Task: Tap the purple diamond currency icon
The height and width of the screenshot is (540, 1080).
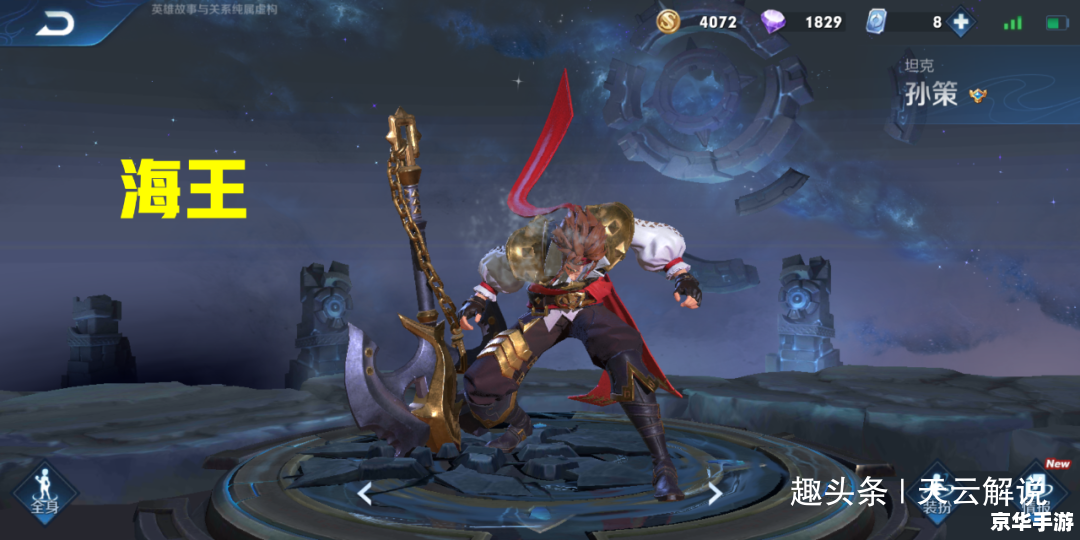Action: pyautogui.click(x=774, y=21)
